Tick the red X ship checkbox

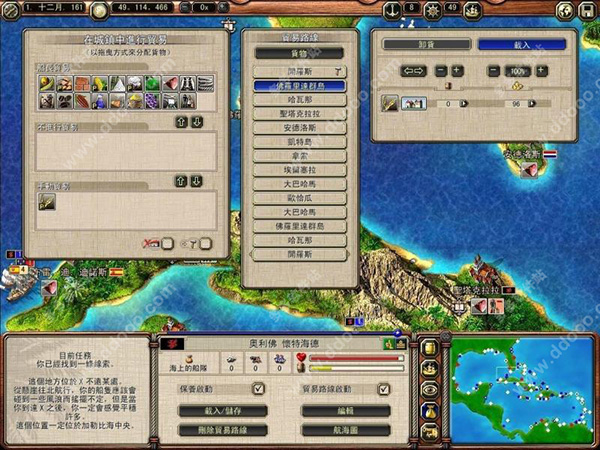[x=167, y=242]
